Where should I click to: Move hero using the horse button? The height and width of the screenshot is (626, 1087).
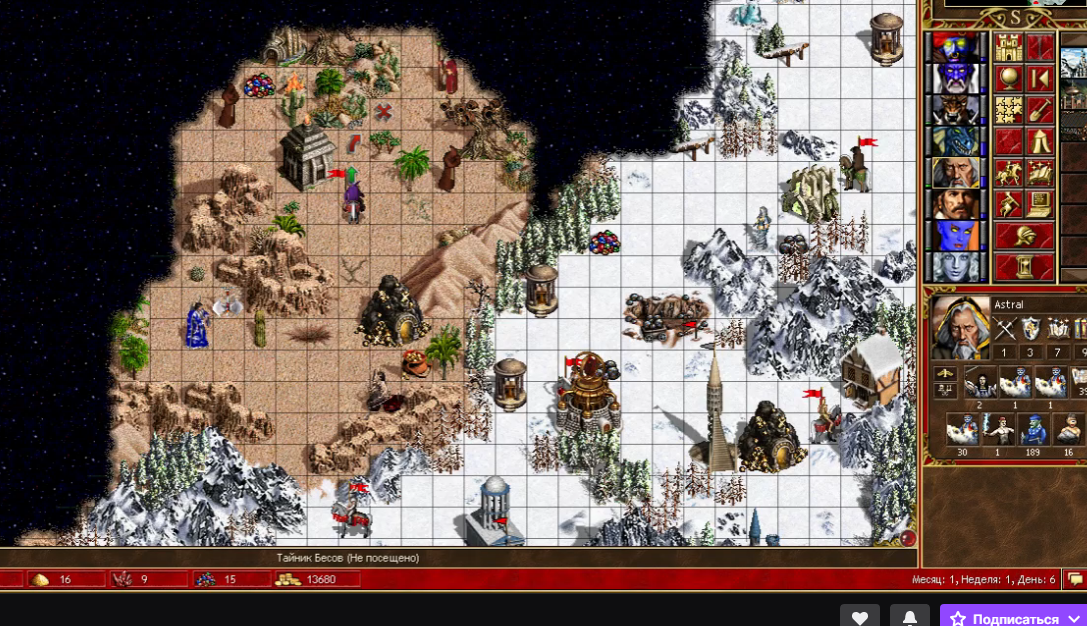(x=1009, y=172)
